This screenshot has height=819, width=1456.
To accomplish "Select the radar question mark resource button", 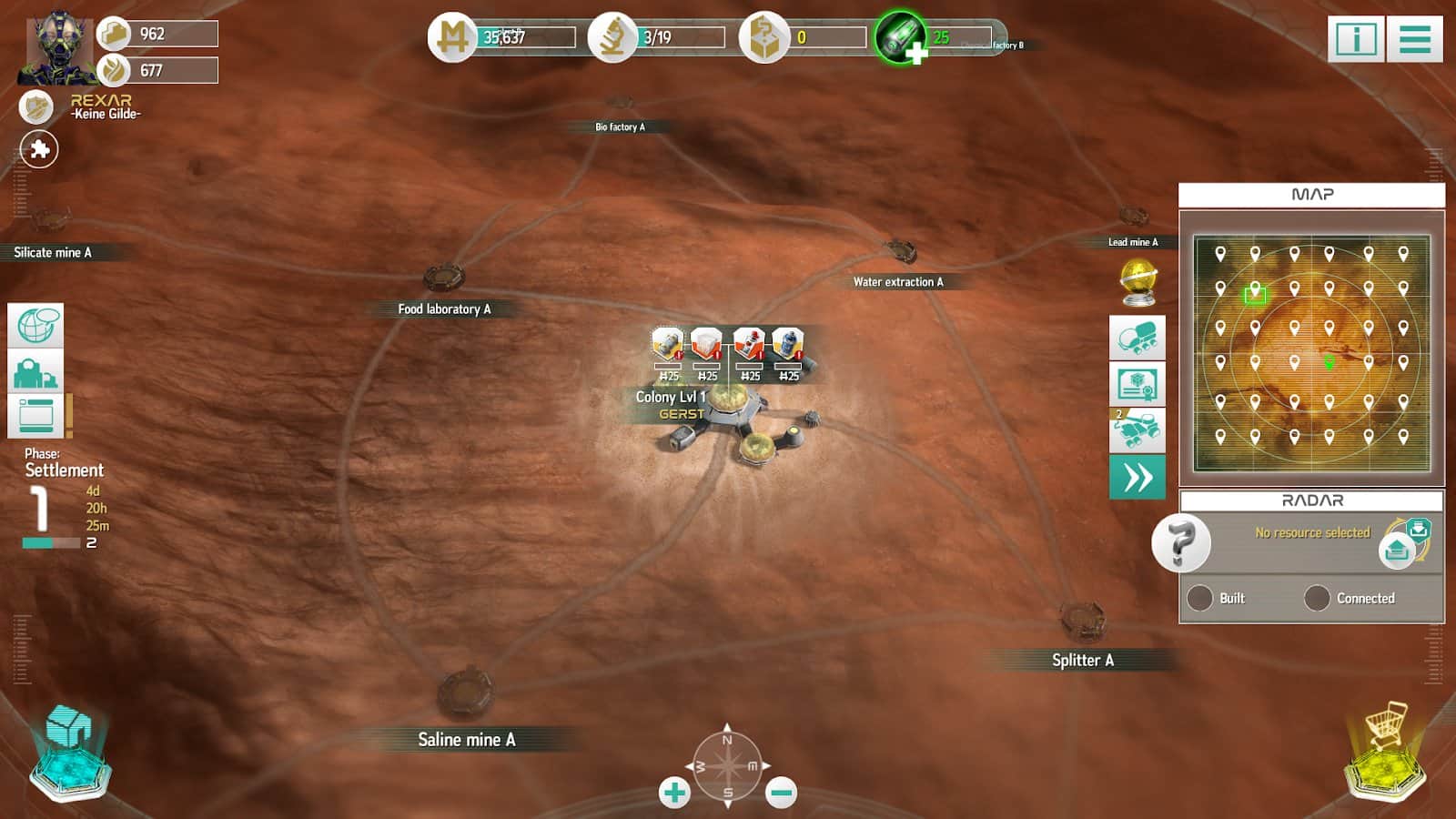I will point(1180,543).
